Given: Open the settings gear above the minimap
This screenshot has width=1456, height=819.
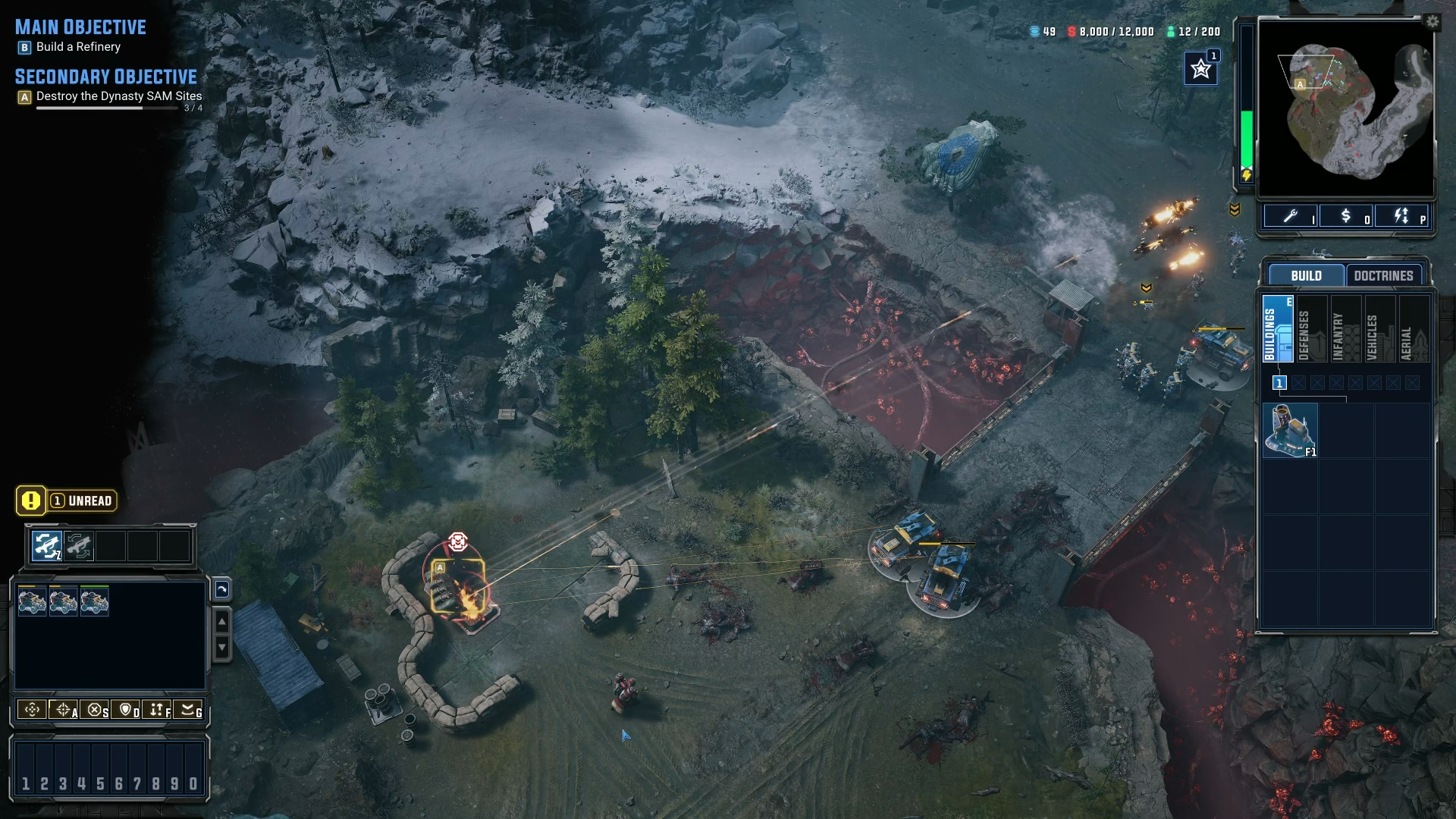Looking at the screenshot, I should pyautogui.click(x=1432, y=23).
